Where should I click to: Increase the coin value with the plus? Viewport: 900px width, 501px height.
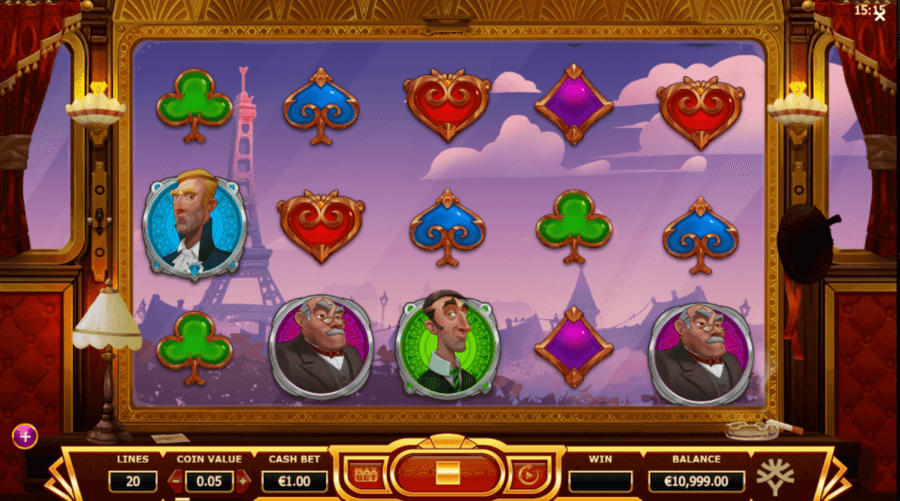(x=241, y=481)
